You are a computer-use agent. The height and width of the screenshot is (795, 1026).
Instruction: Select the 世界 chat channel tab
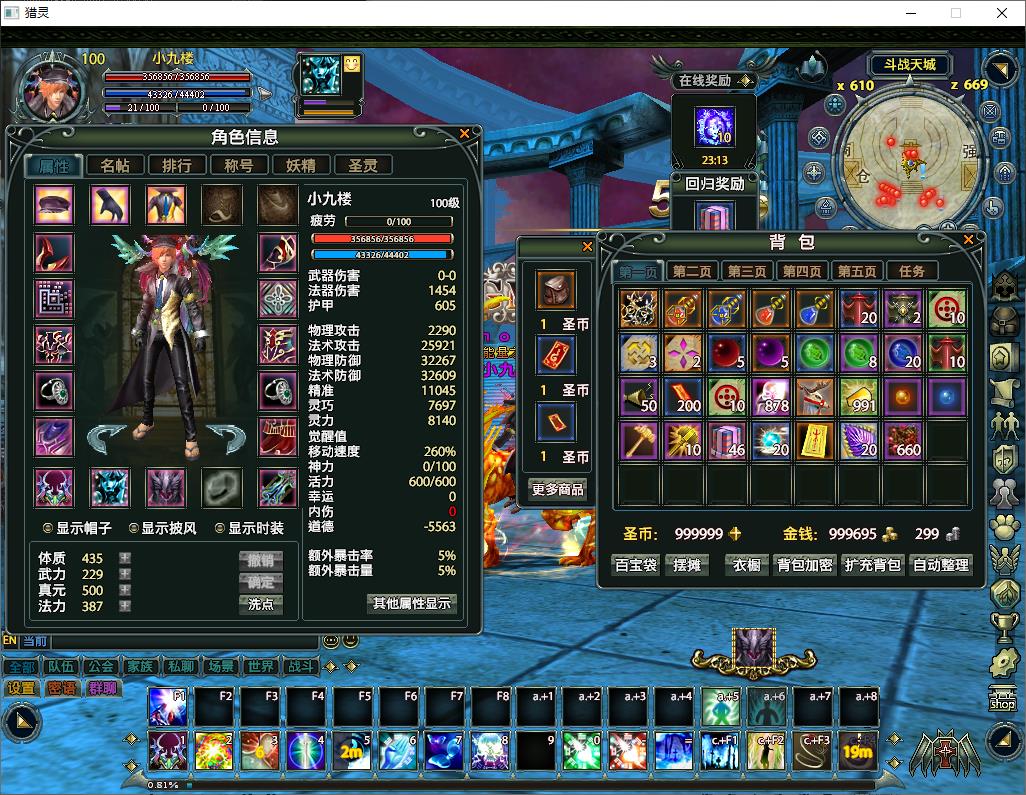point(261,667)
